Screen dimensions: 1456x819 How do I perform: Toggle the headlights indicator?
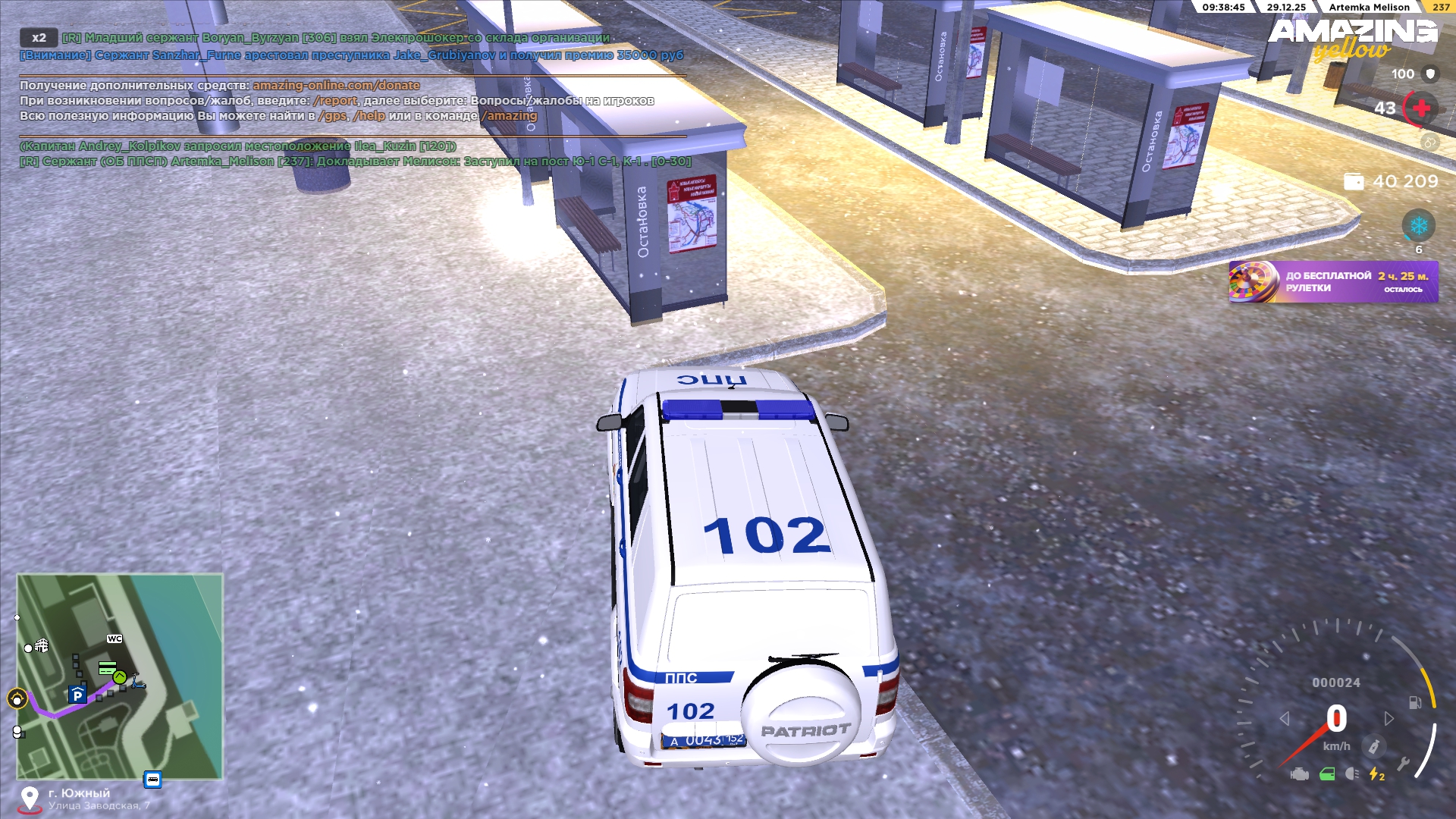(1352, 774)
